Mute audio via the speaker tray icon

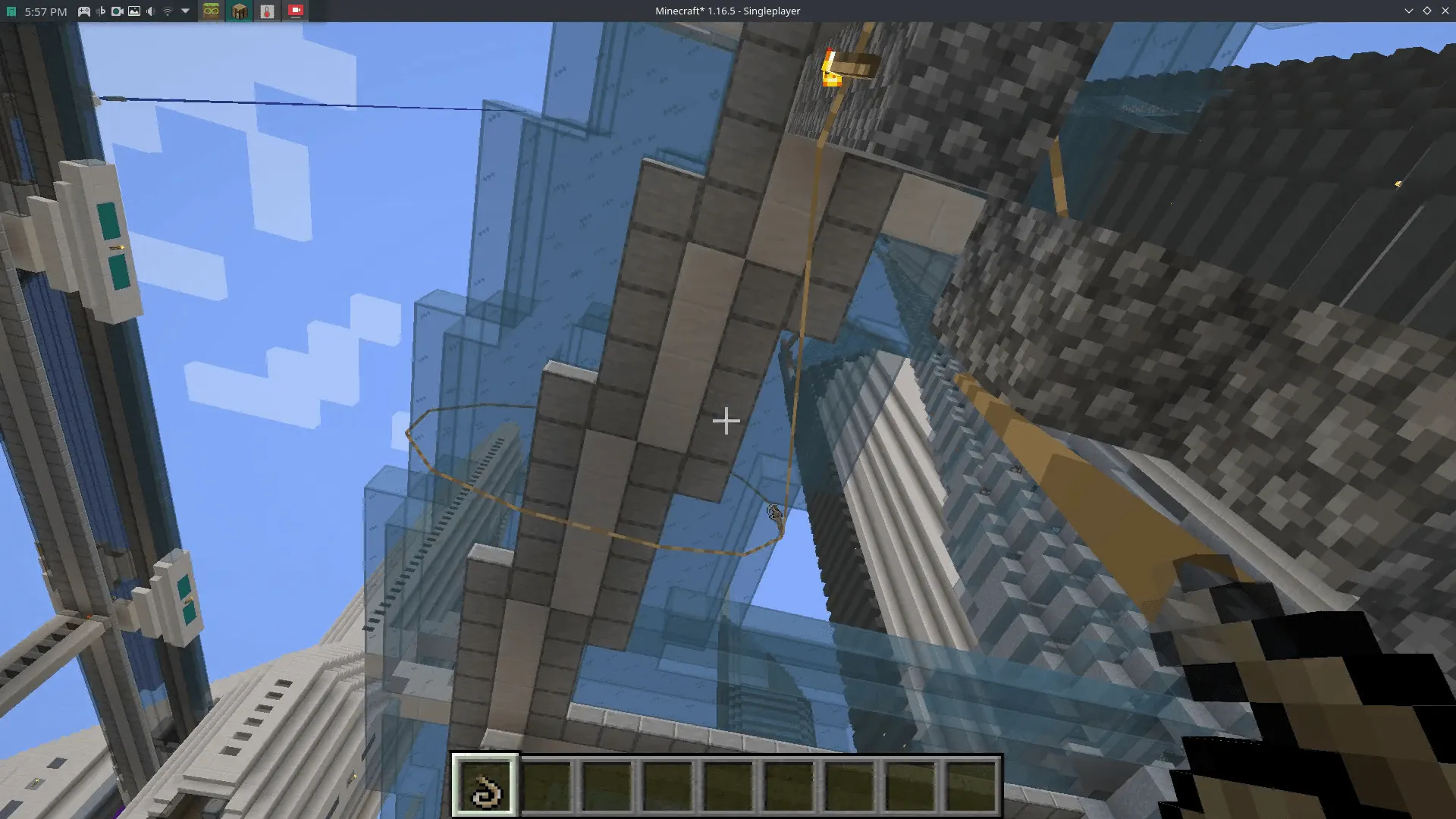pos(149,11)
